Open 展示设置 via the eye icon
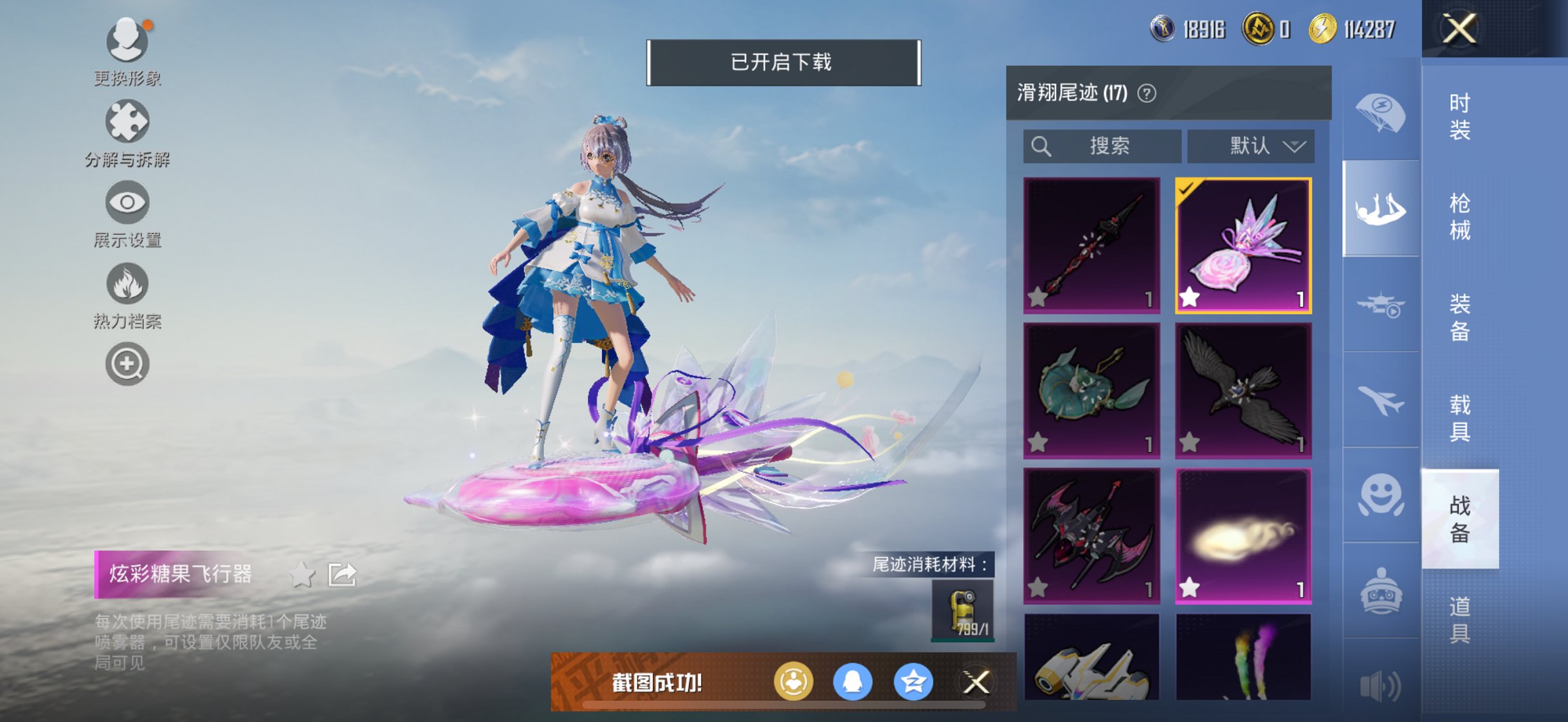The height and width of the screenshot is (722, 1568). coord(128,201)
